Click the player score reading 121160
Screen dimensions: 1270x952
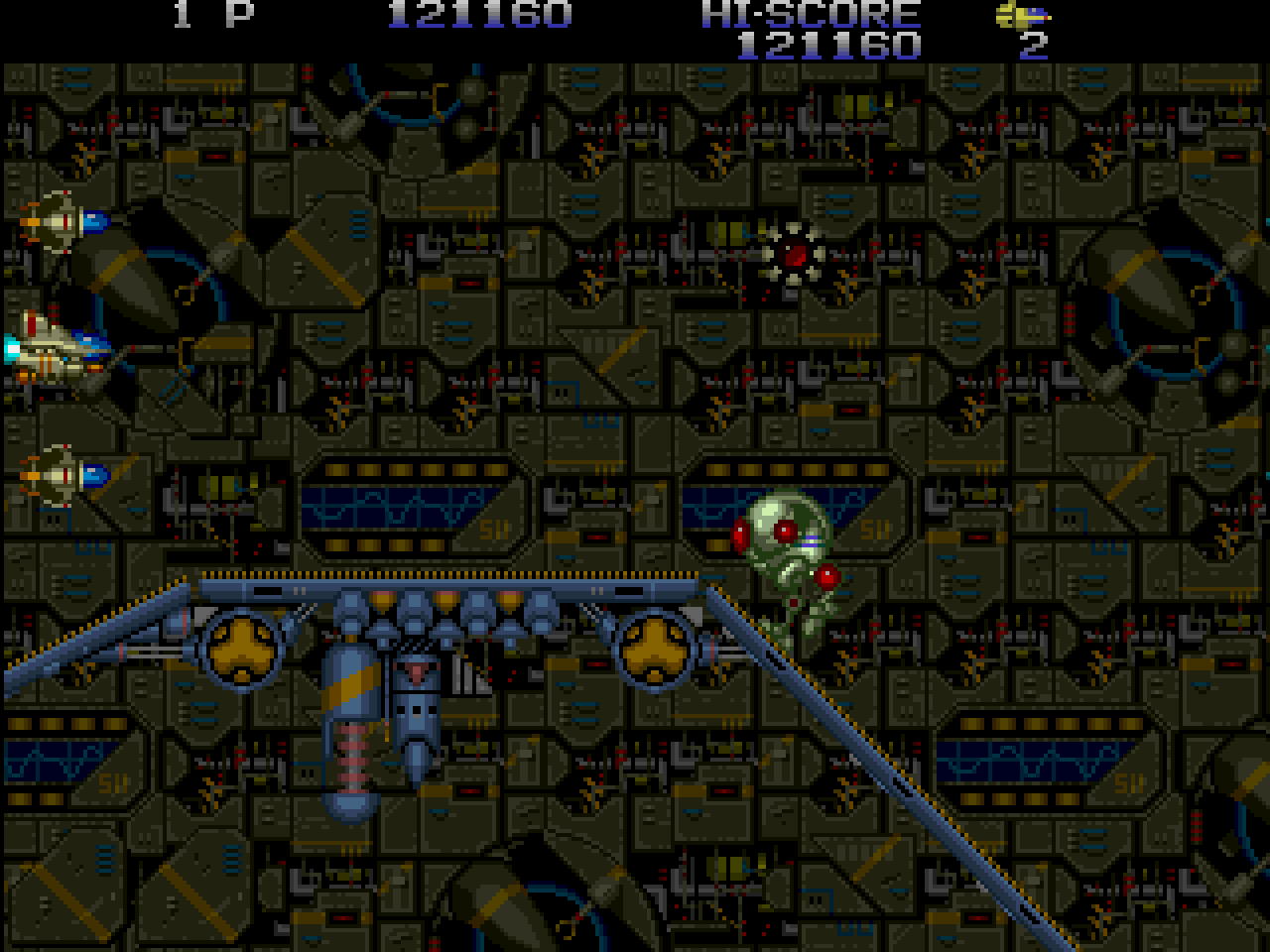pyautogui.click(x=479, y=14)
